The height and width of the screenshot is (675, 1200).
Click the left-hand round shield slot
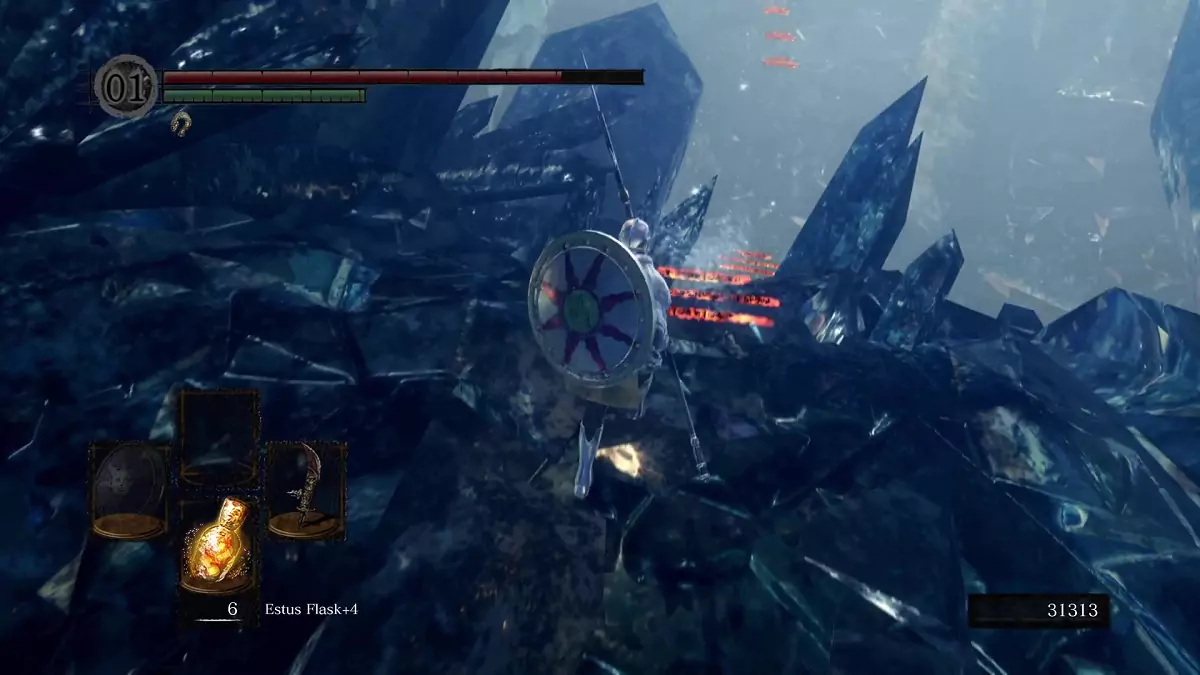(x=130, y=492)
